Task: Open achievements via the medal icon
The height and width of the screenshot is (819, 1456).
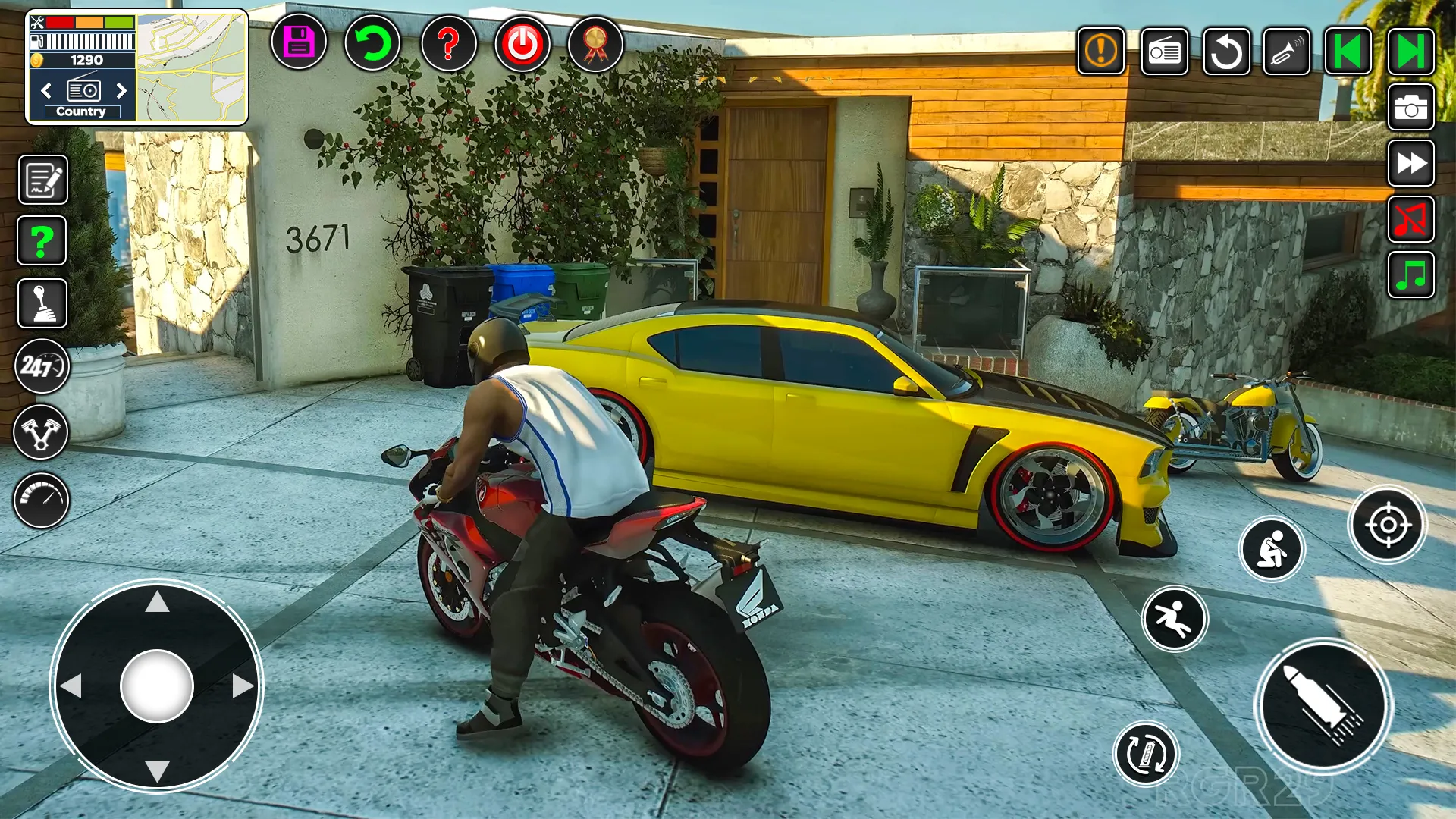Action: (595, 45)
